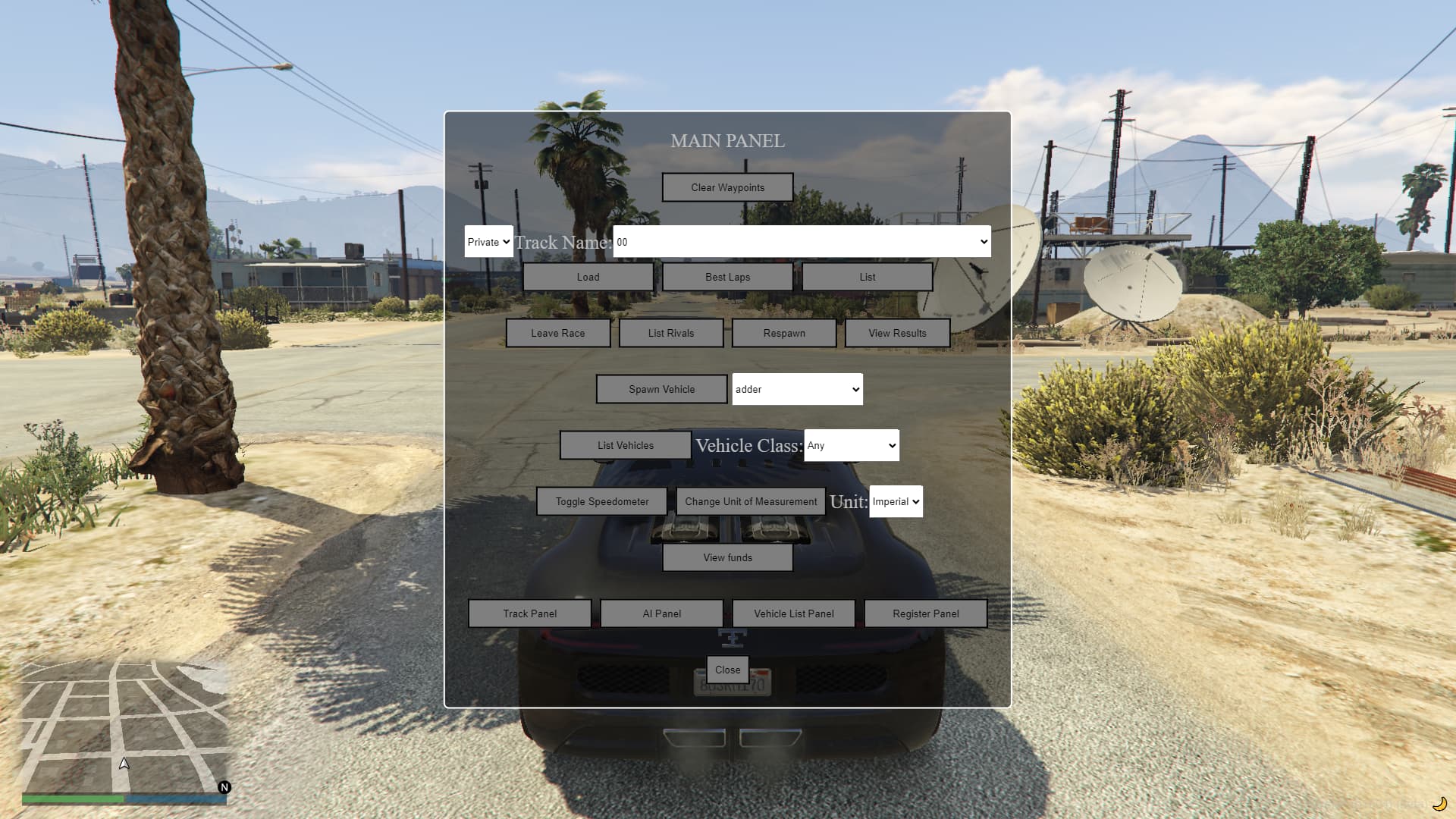Click the Respawn button
Image resolution: width=1456 pixels, height=819 pixels.
[783, 333]
